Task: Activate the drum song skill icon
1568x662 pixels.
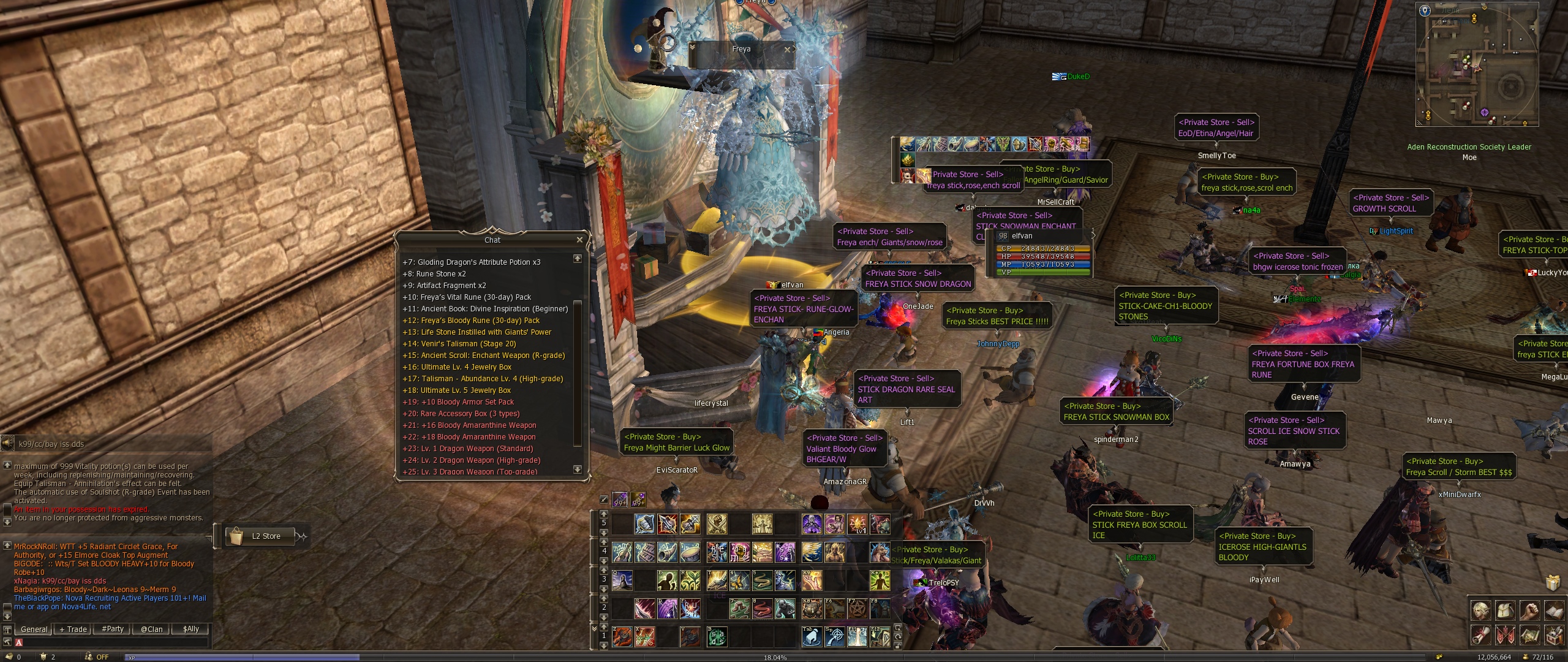Action: [x=690, y=552]
